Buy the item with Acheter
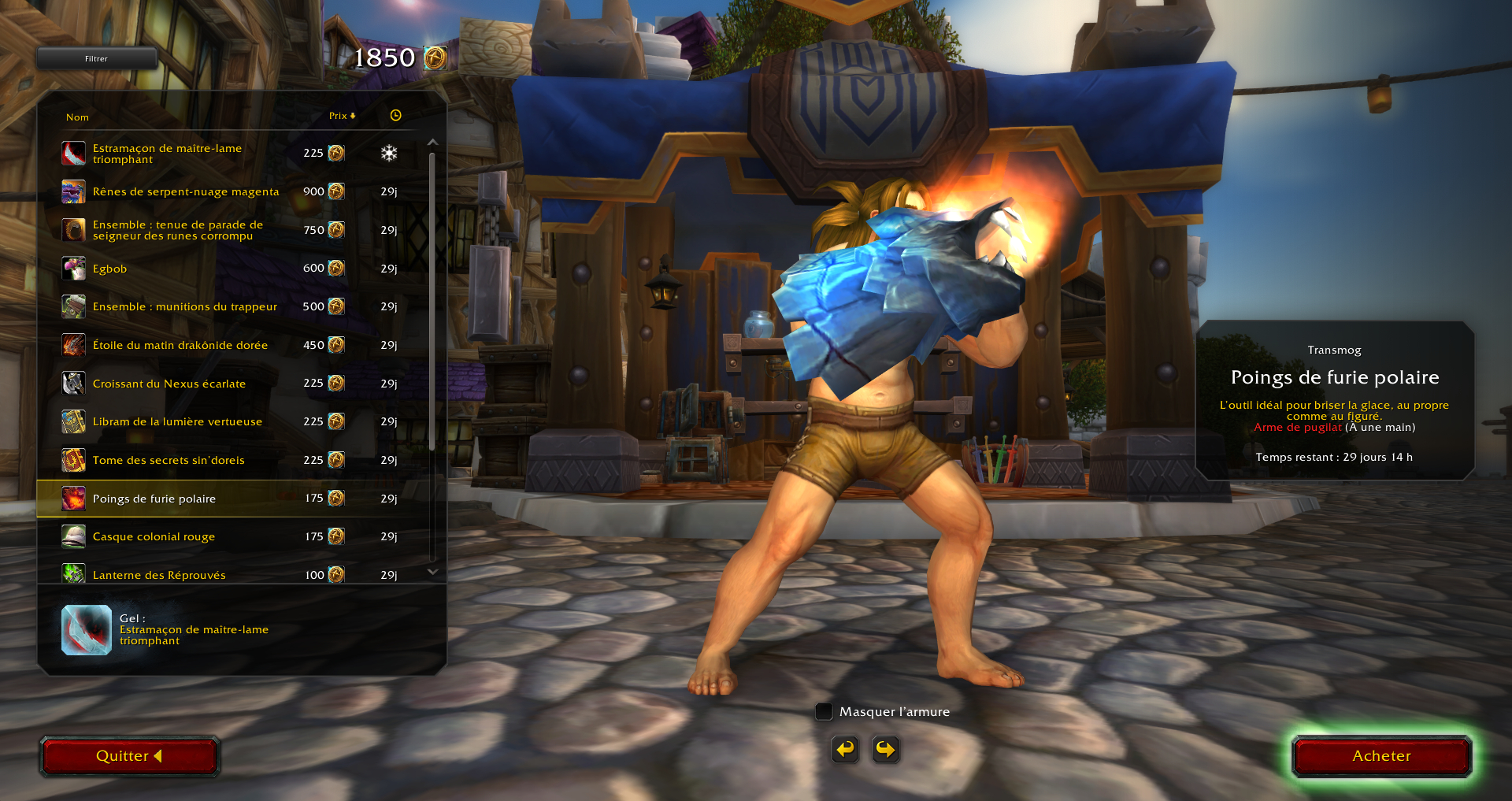The width and height of the screenshot is (1512, 801). coord(1381,756)
